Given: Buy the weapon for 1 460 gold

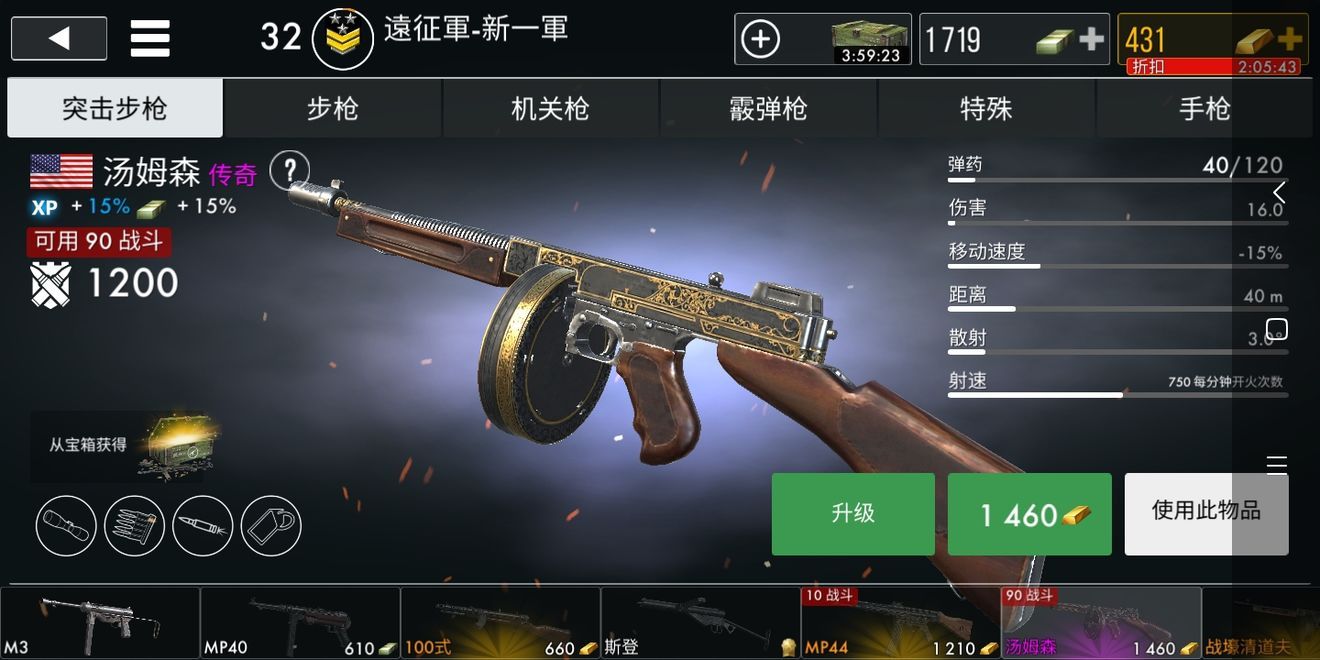Looking at the screenshot, I should [1029, 514].
